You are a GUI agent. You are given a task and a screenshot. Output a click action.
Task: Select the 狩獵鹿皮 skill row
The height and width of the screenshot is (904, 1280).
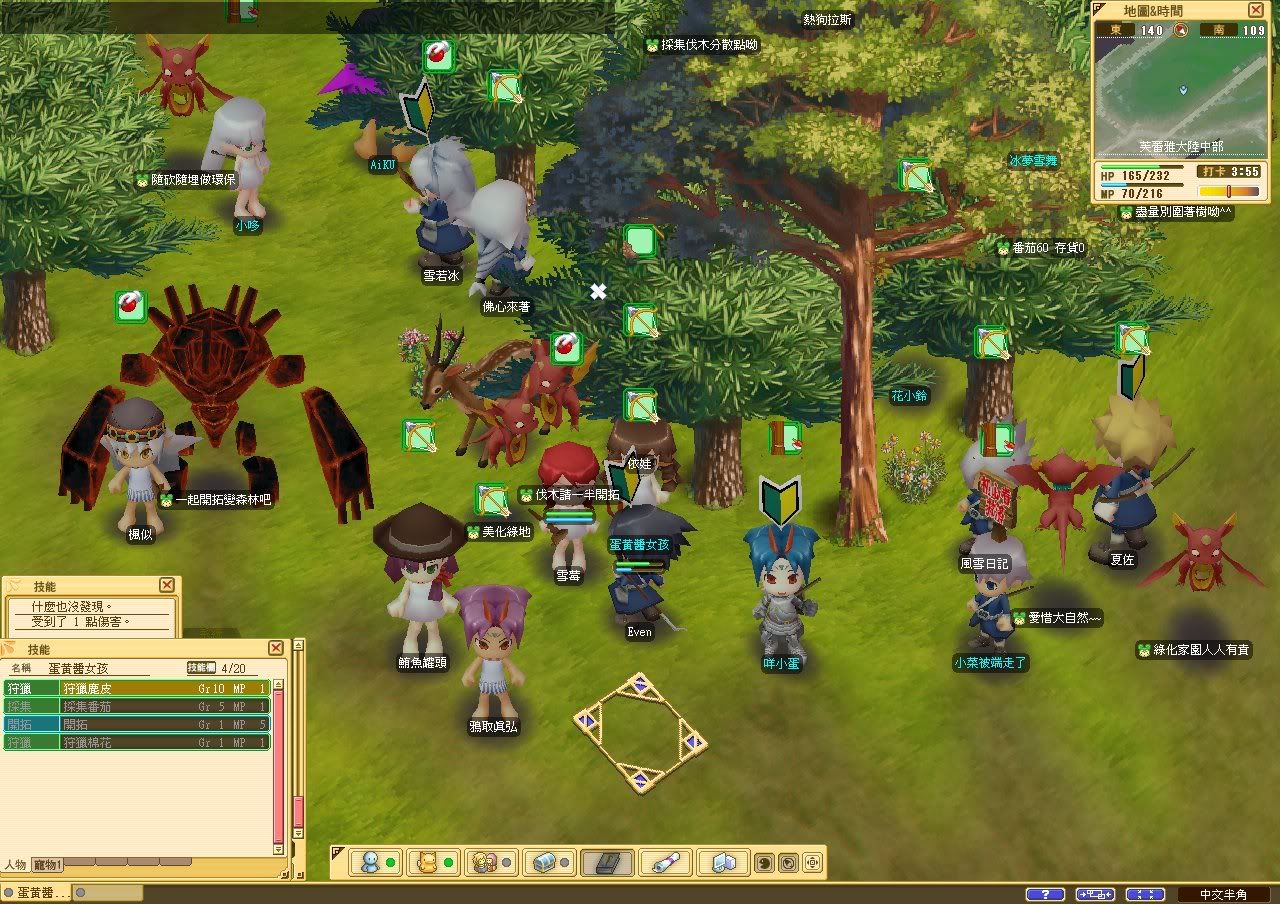[137, 688]
